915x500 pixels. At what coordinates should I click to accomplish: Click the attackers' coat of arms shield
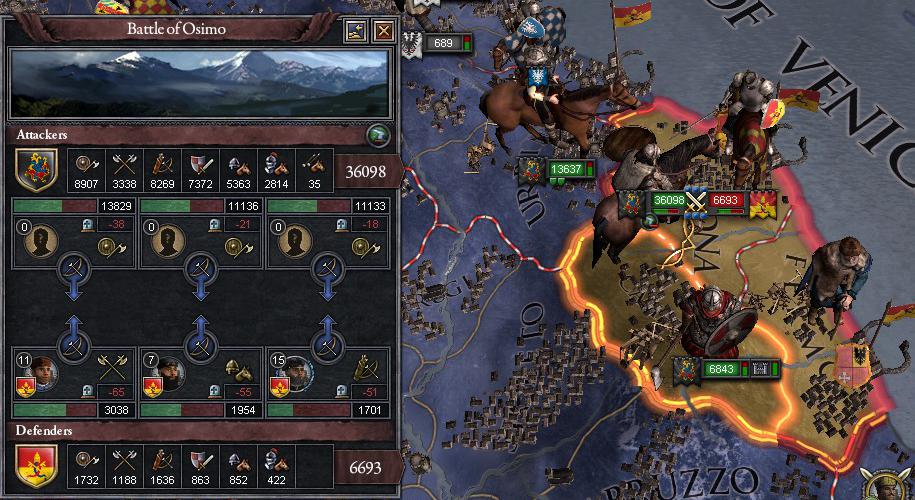36,169
